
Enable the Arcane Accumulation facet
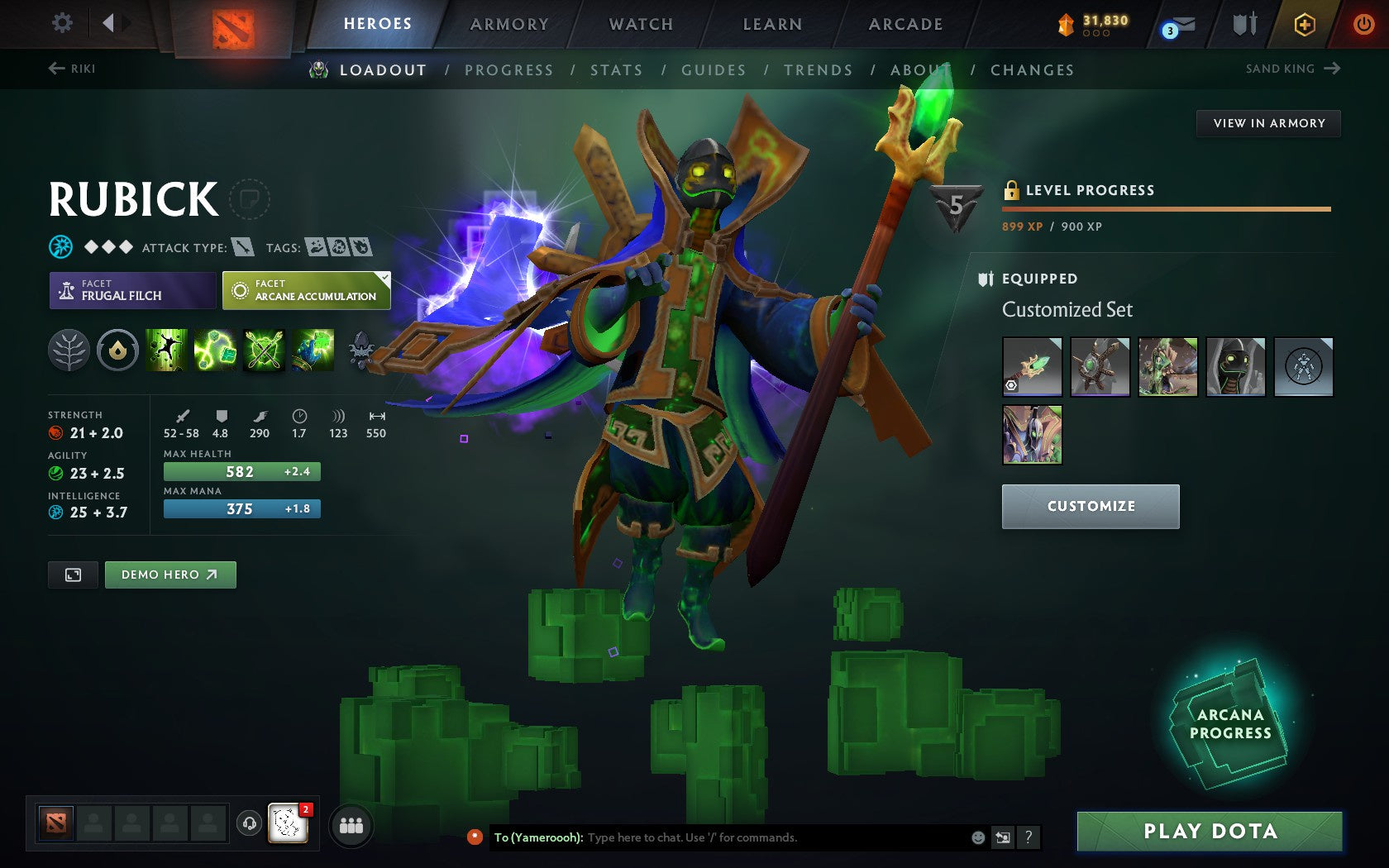click(x=305, y=290)
